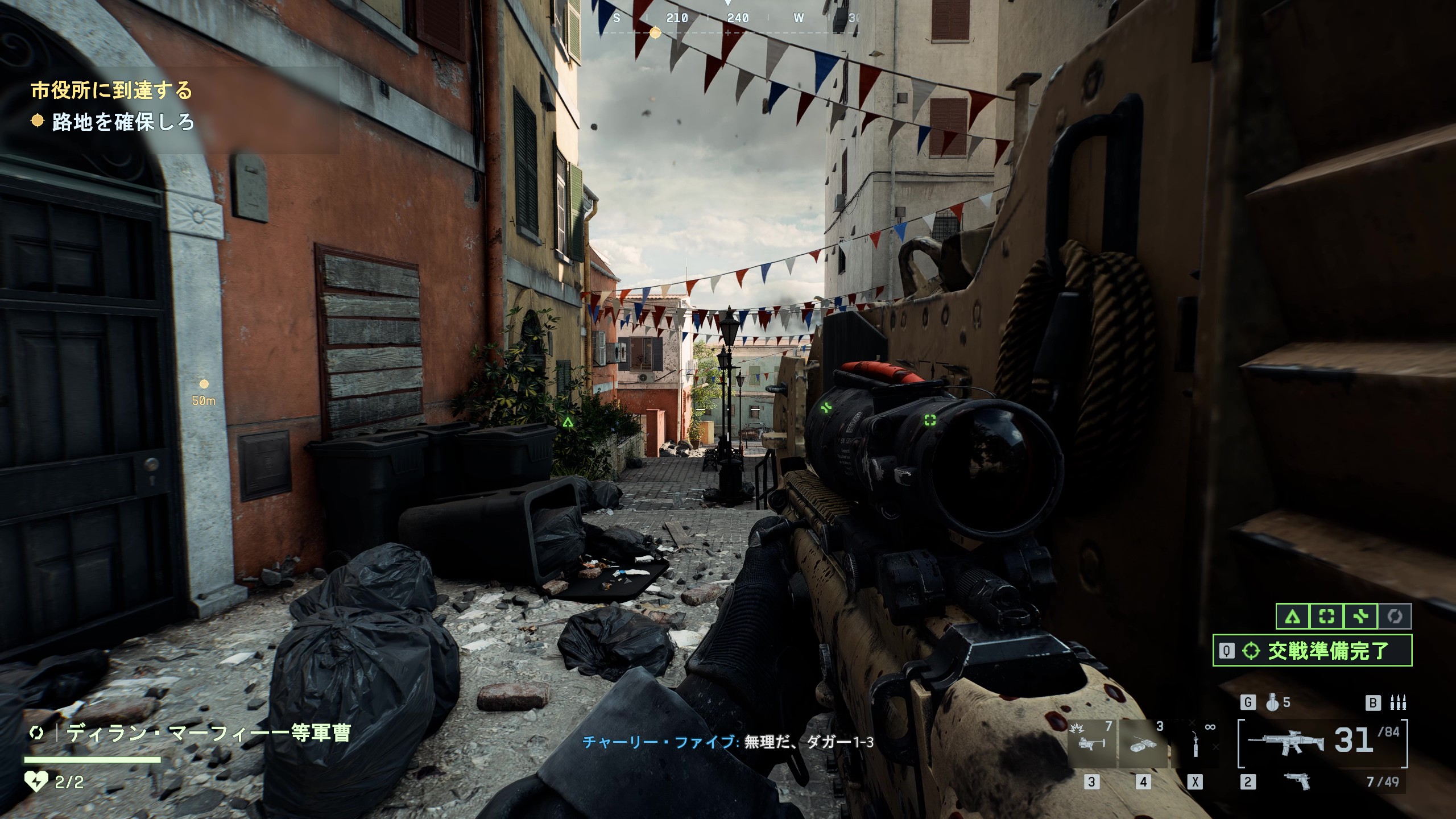
Task: Switch to the pistol sidearm
Action: pyautogui.click(x=1297, y=781)
